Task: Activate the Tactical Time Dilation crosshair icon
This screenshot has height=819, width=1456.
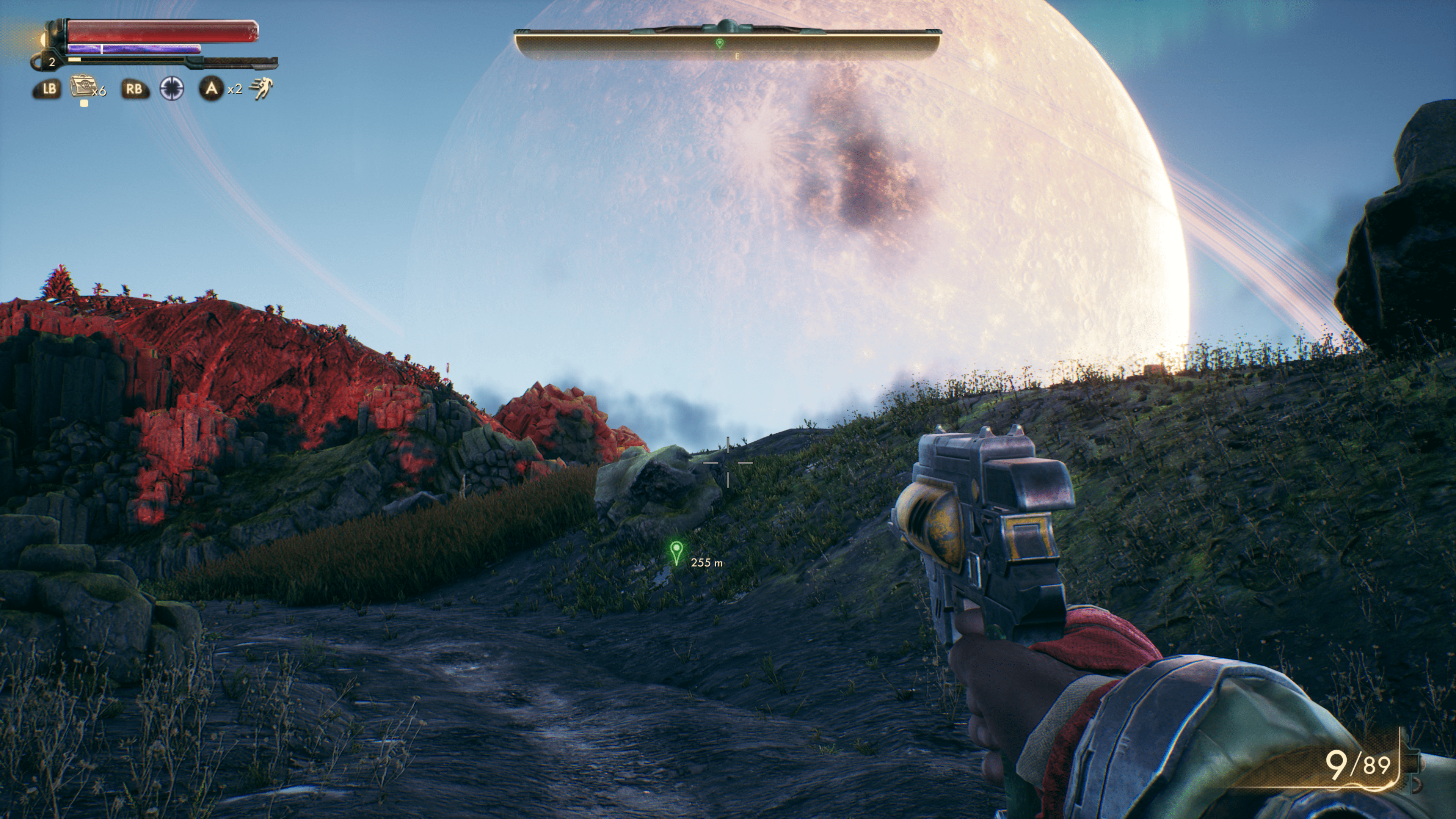Action: tap(172, 89)
